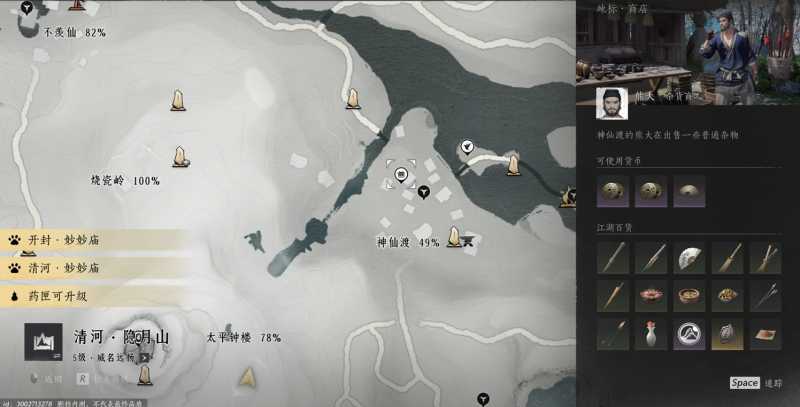The image size is (800, 407).
Task: Select the highlighted shop marker on map
Action: click(401, 175)
